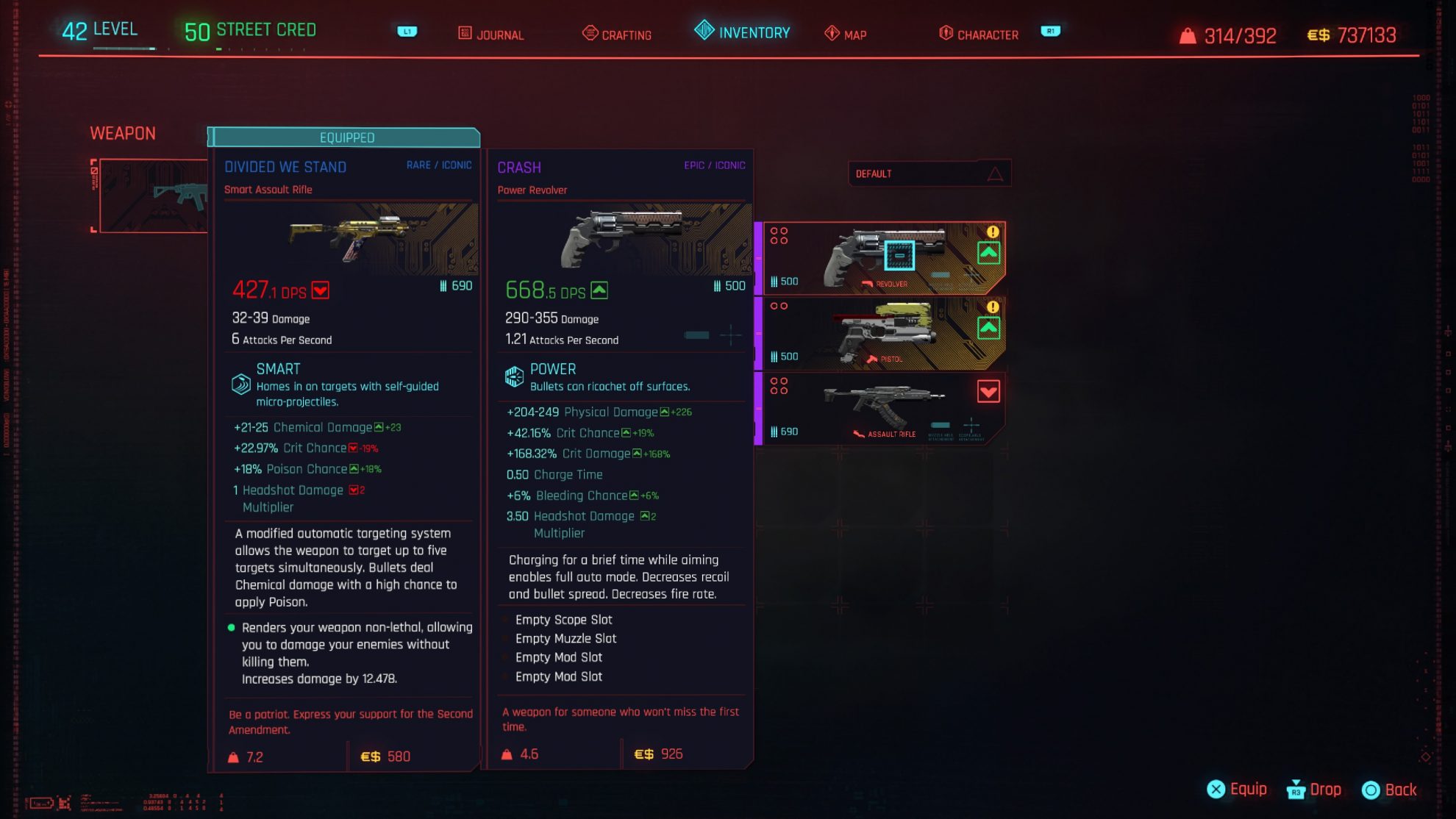Click the green DPS arrow beside 668.5
Viewport: 1456px width, 819px height.
click(600, 290)
